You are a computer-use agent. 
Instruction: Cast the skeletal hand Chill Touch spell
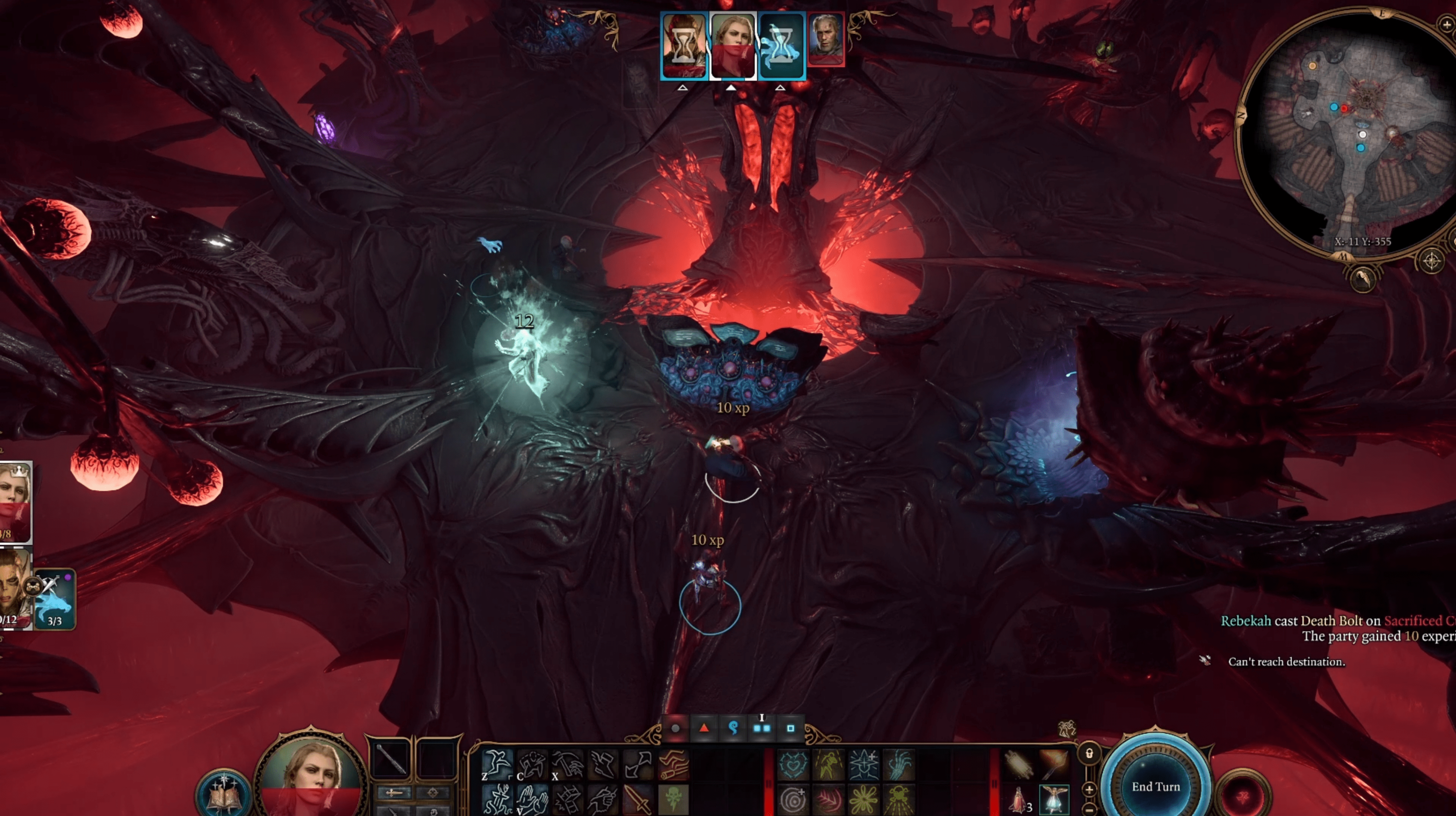898,764
